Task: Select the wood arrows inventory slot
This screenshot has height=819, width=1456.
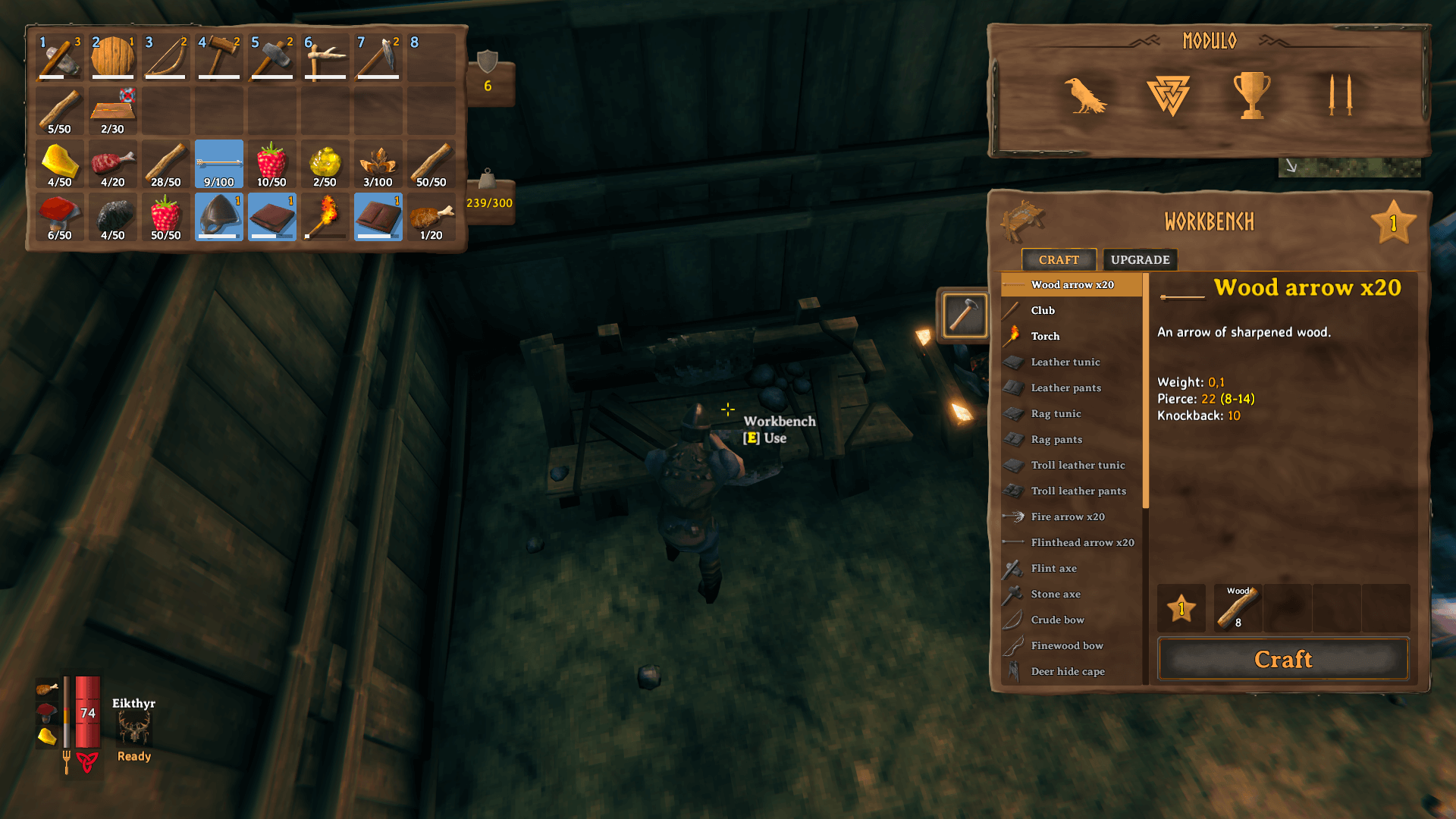Action: (x=219, y=164)
